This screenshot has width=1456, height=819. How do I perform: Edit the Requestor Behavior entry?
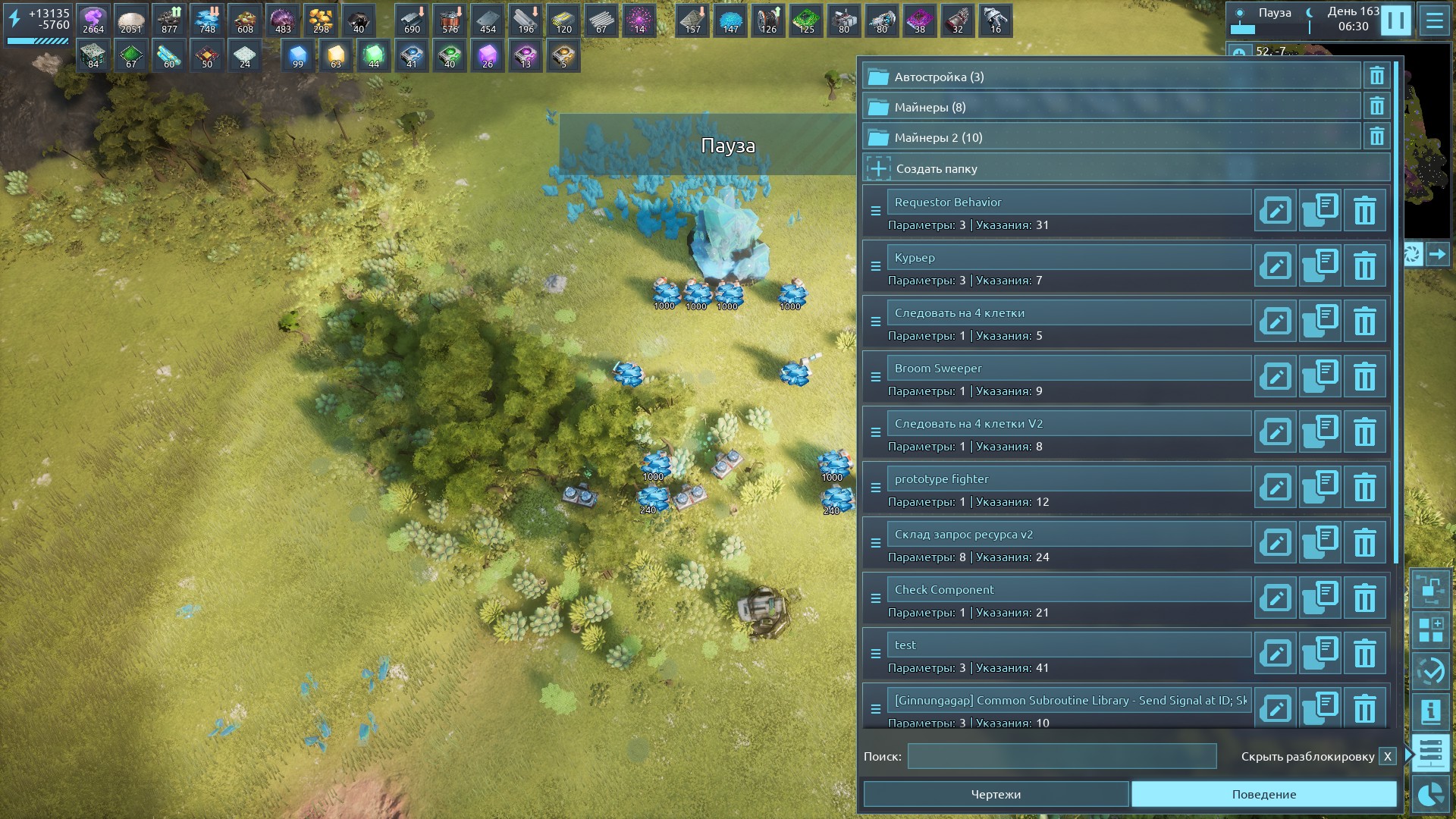tap(1276, 211)
